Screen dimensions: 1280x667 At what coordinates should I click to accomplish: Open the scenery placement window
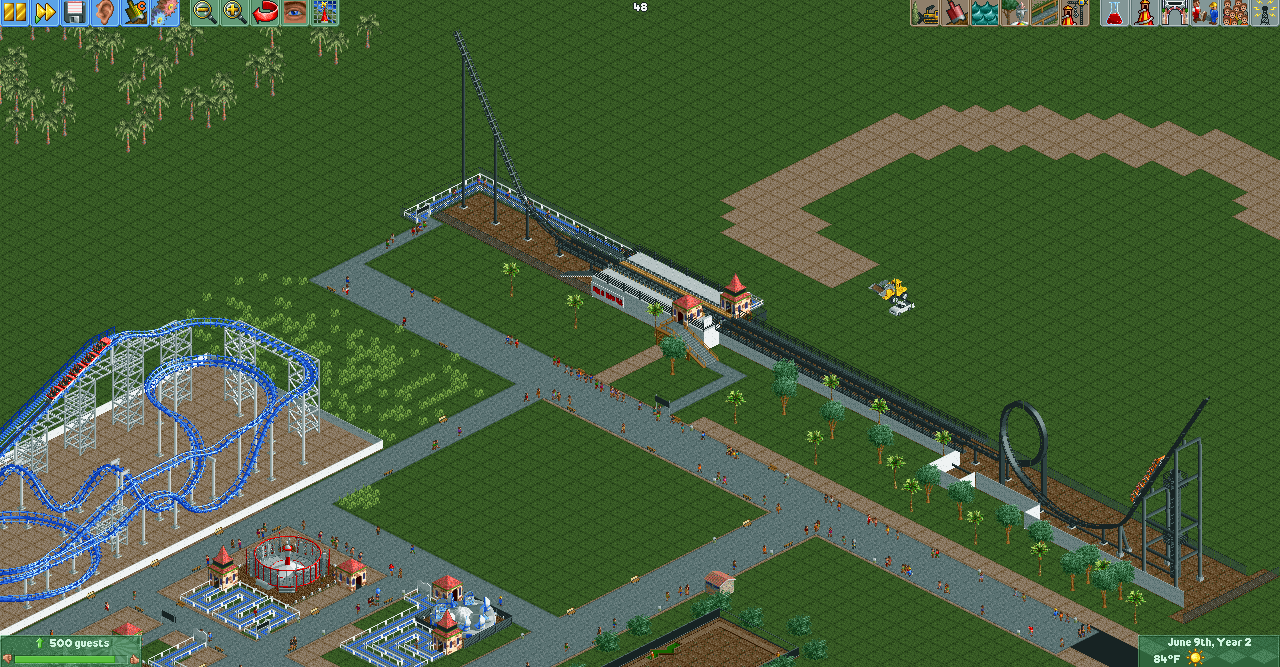click(1015, 12)
